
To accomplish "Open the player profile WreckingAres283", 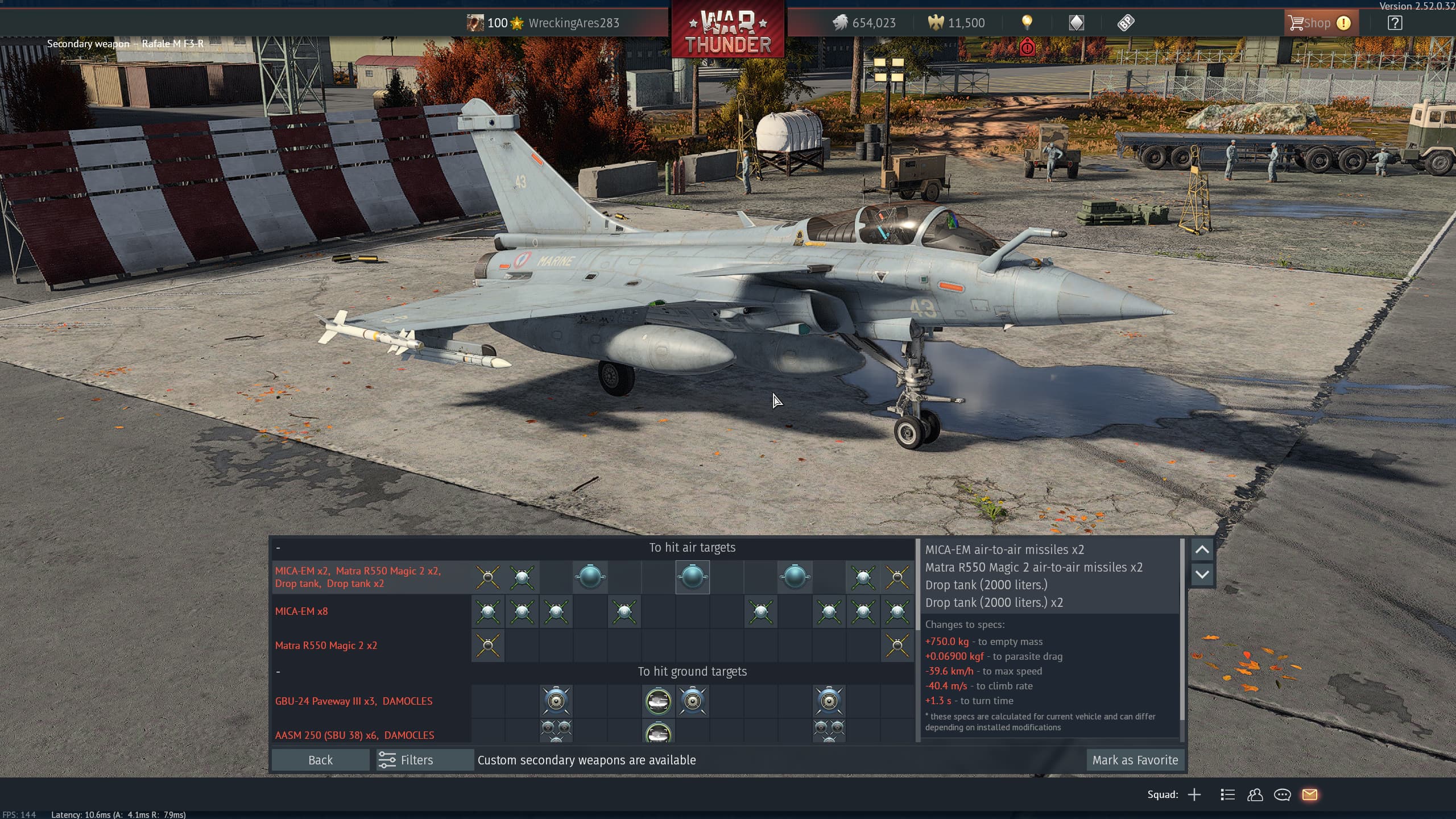I will click(x=573, y=23).
